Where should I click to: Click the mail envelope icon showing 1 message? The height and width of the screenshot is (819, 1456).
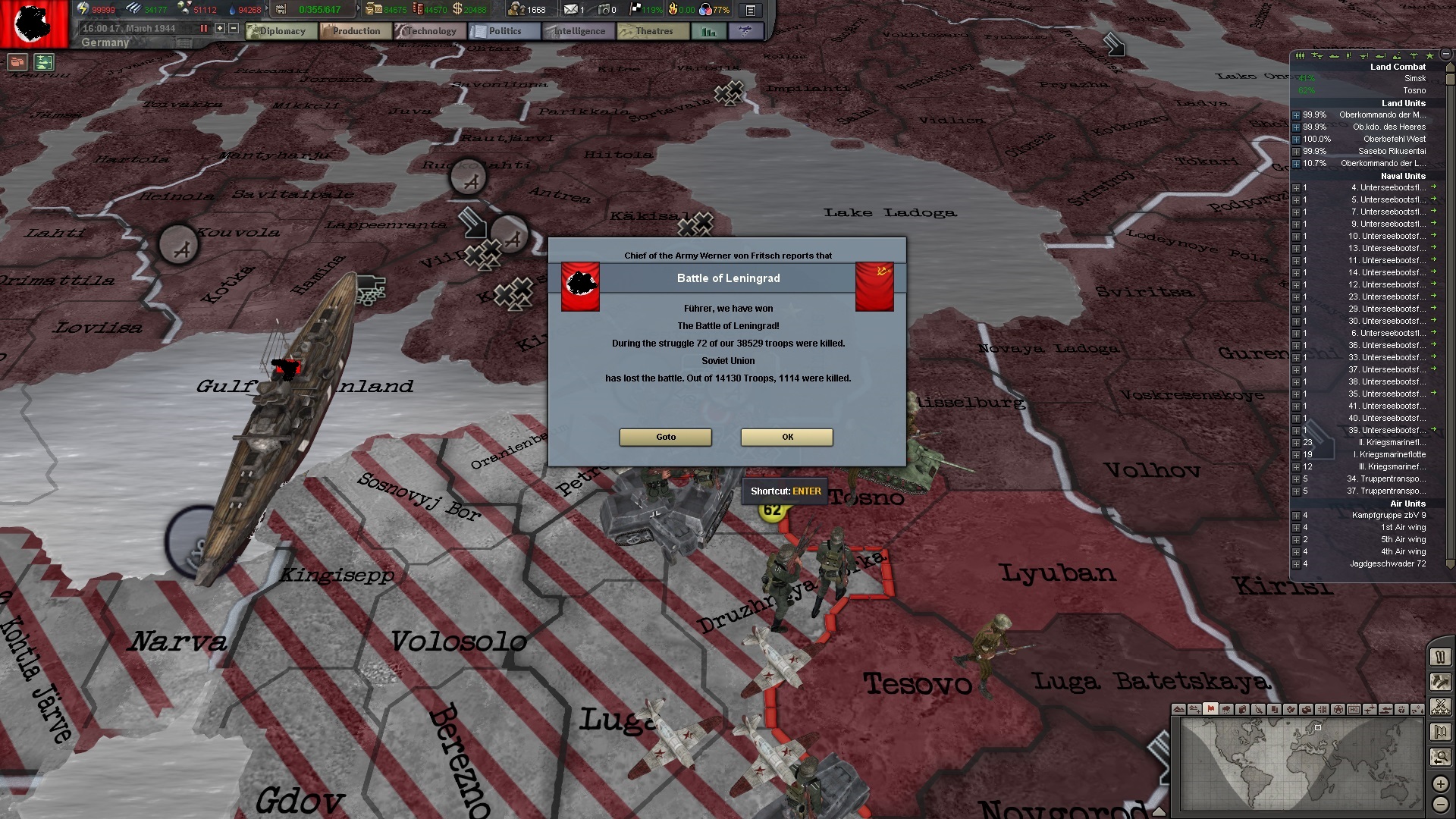(571, 10)
